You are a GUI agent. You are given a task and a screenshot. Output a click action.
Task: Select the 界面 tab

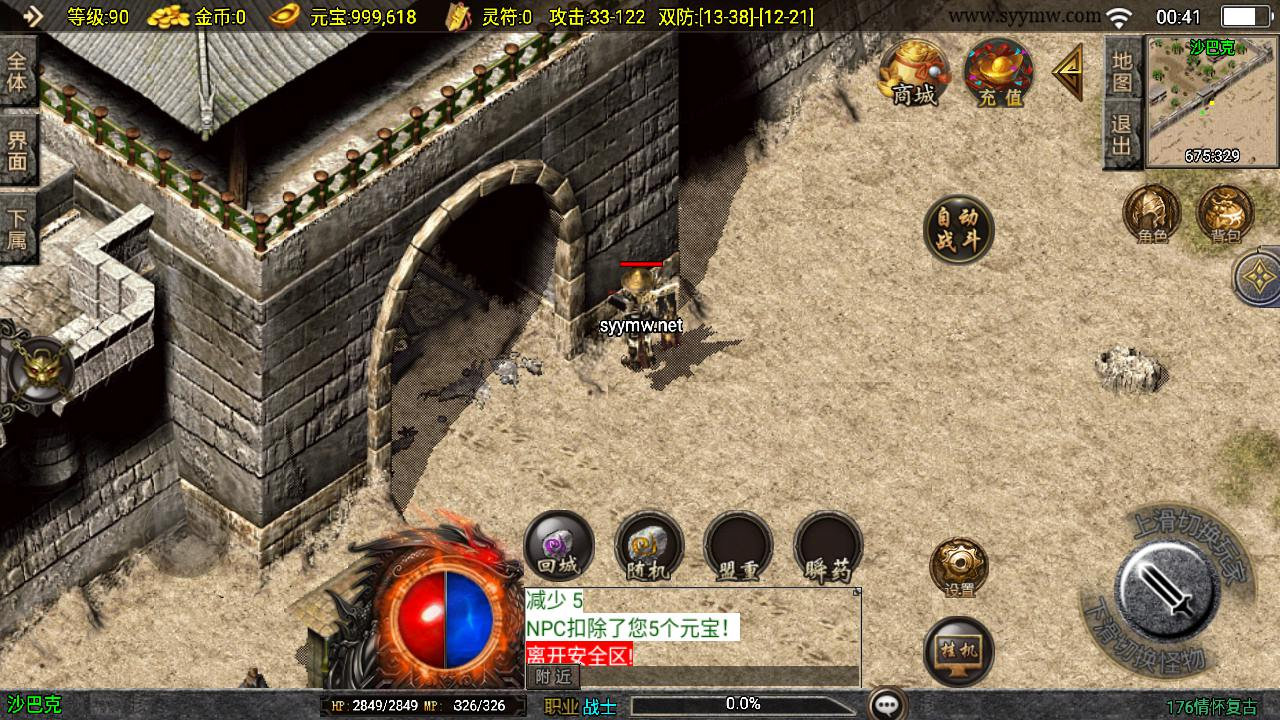(x=18, y=149)
